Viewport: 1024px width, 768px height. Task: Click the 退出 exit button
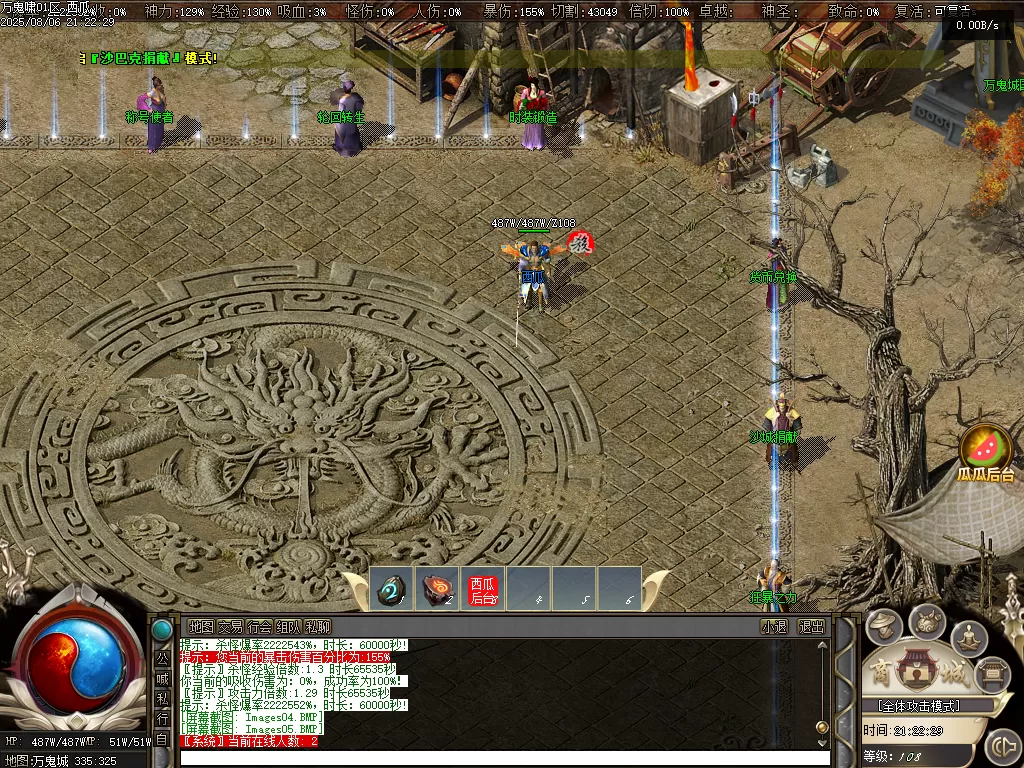tap(811, 627)
